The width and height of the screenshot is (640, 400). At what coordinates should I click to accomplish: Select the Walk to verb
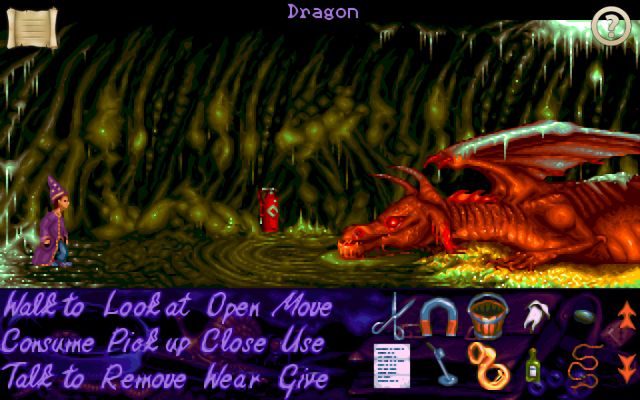(44, 306)
